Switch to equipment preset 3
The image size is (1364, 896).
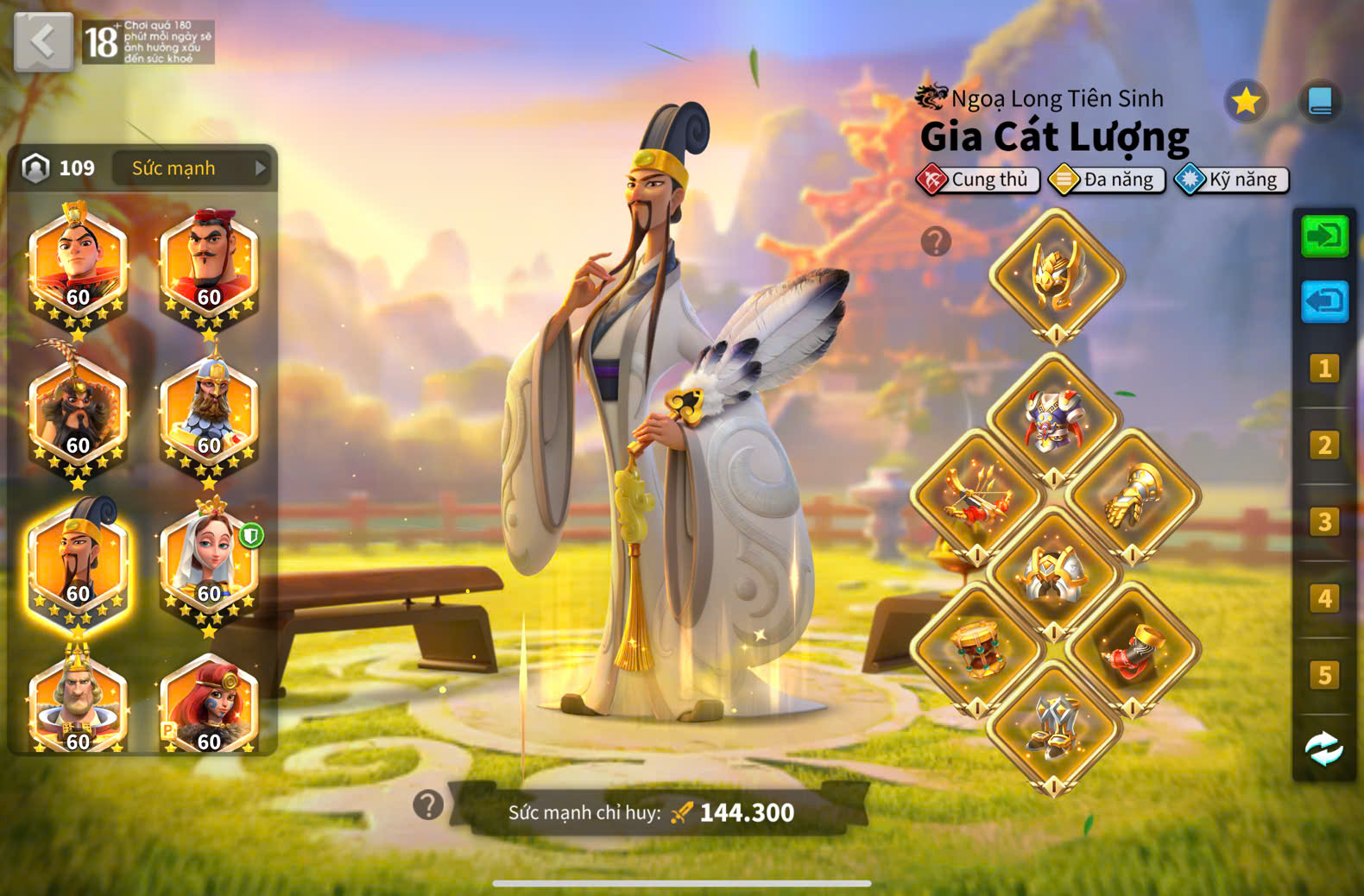1324,521
